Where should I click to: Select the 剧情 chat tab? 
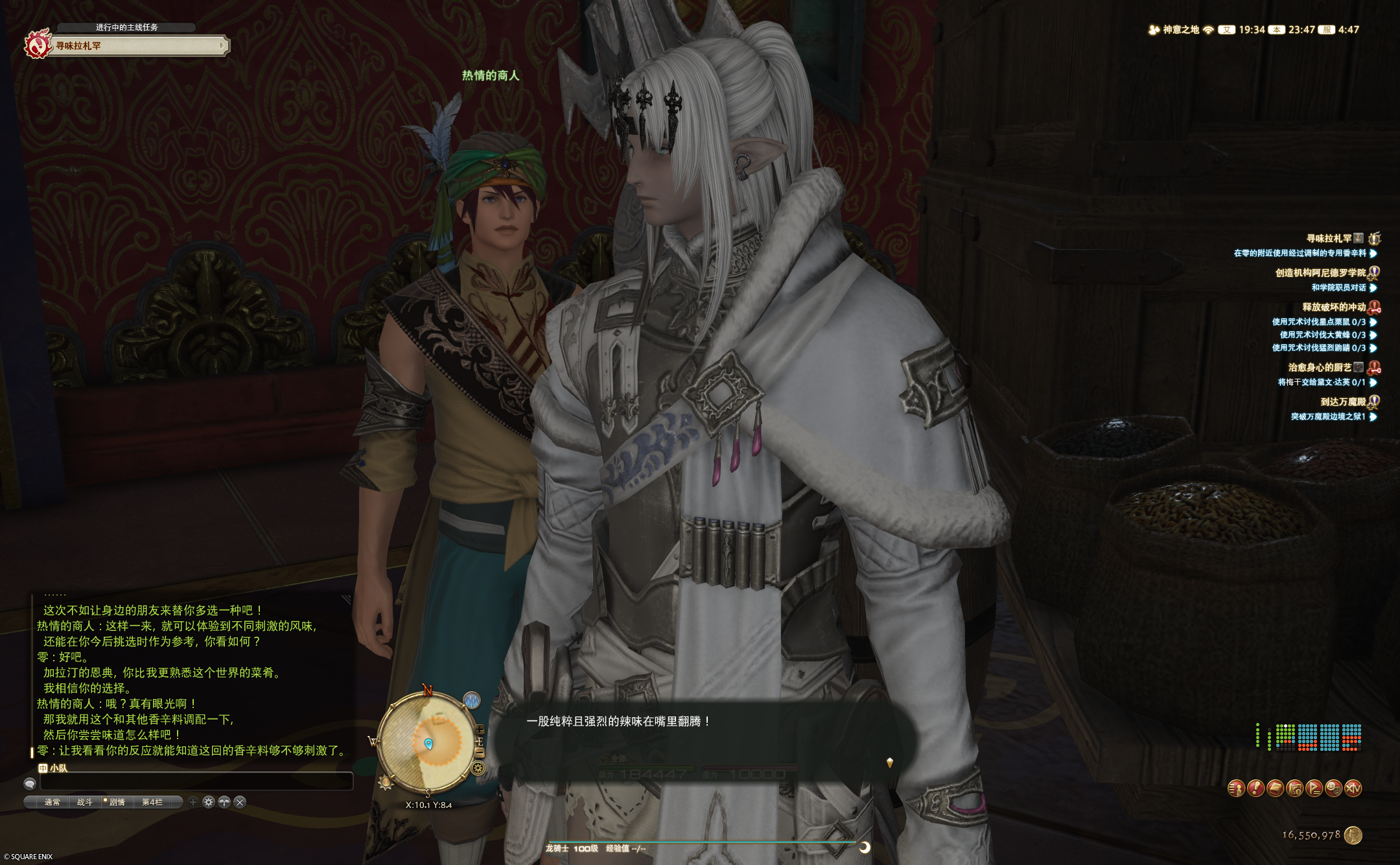[x=117, y=802]
